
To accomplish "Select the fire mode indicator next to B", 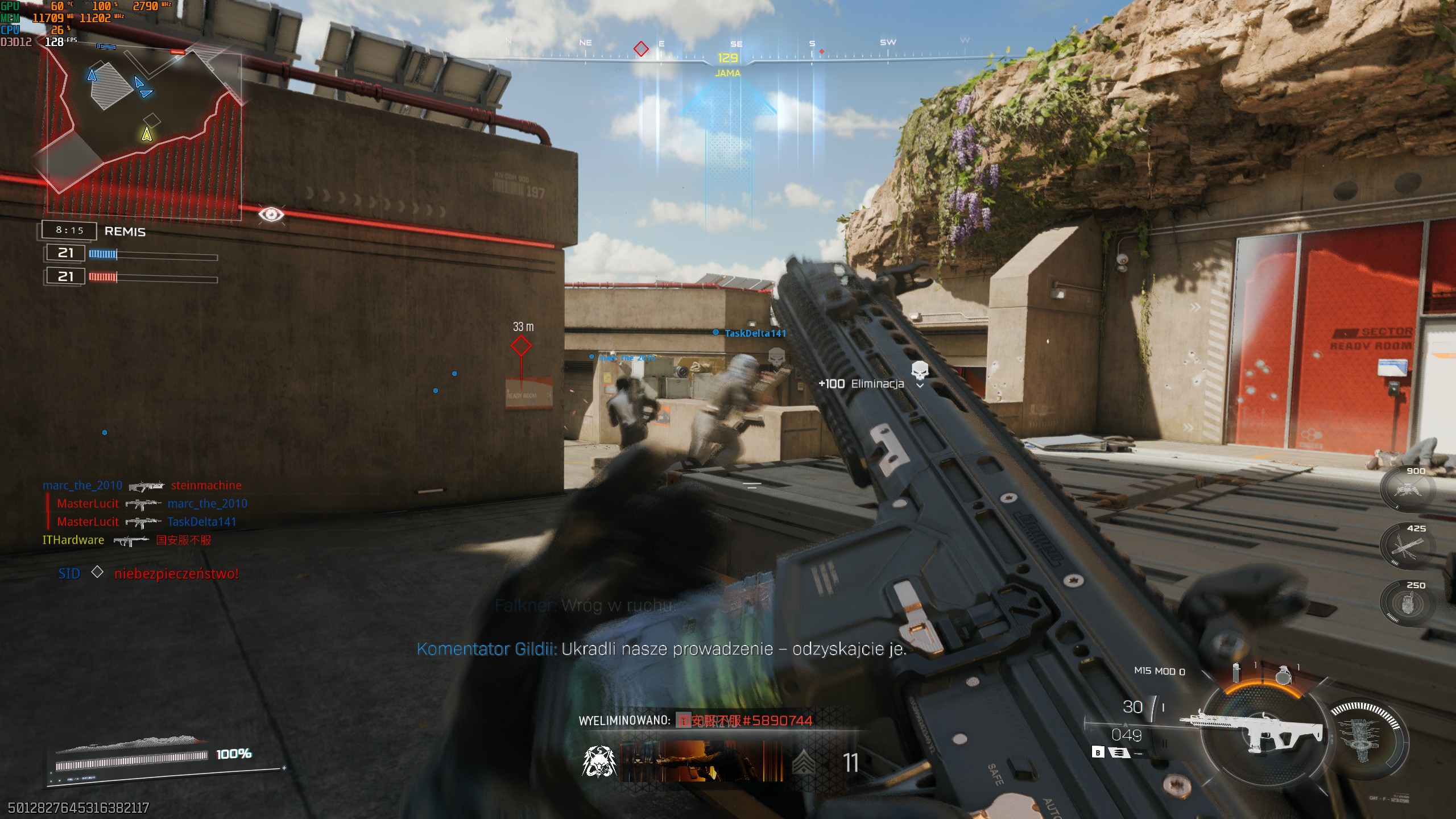I will [x=1119, y=753].
